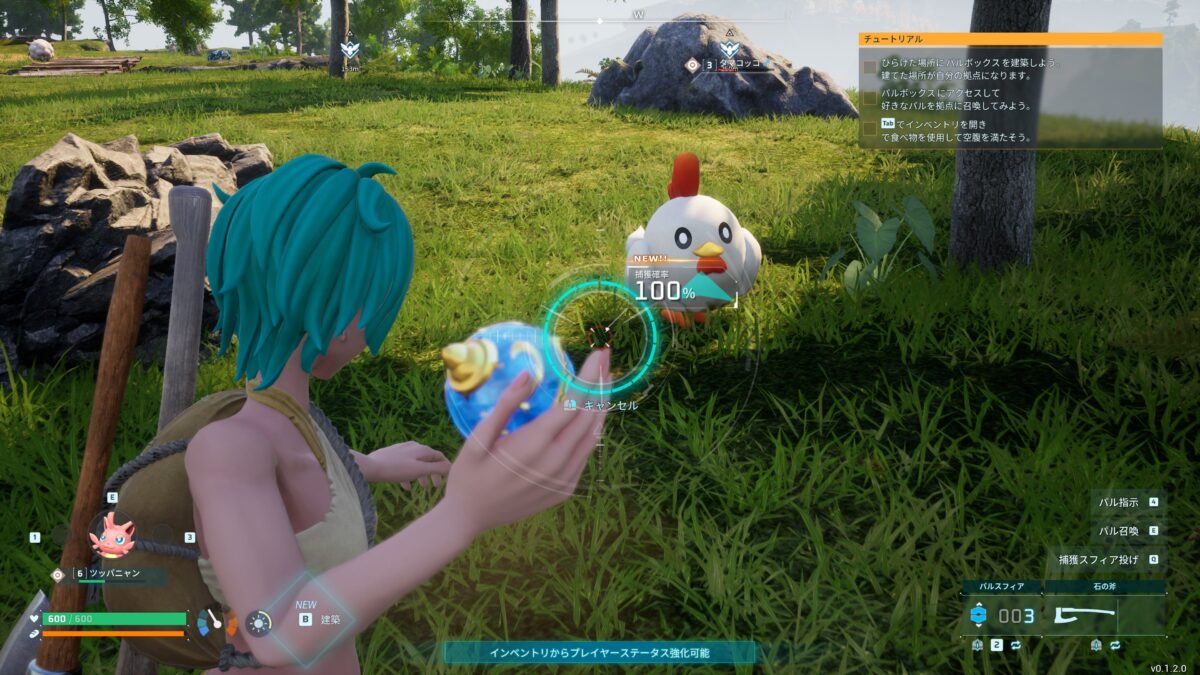
Task: Click the player status upgrade notification banner
Action: [600, 653]
